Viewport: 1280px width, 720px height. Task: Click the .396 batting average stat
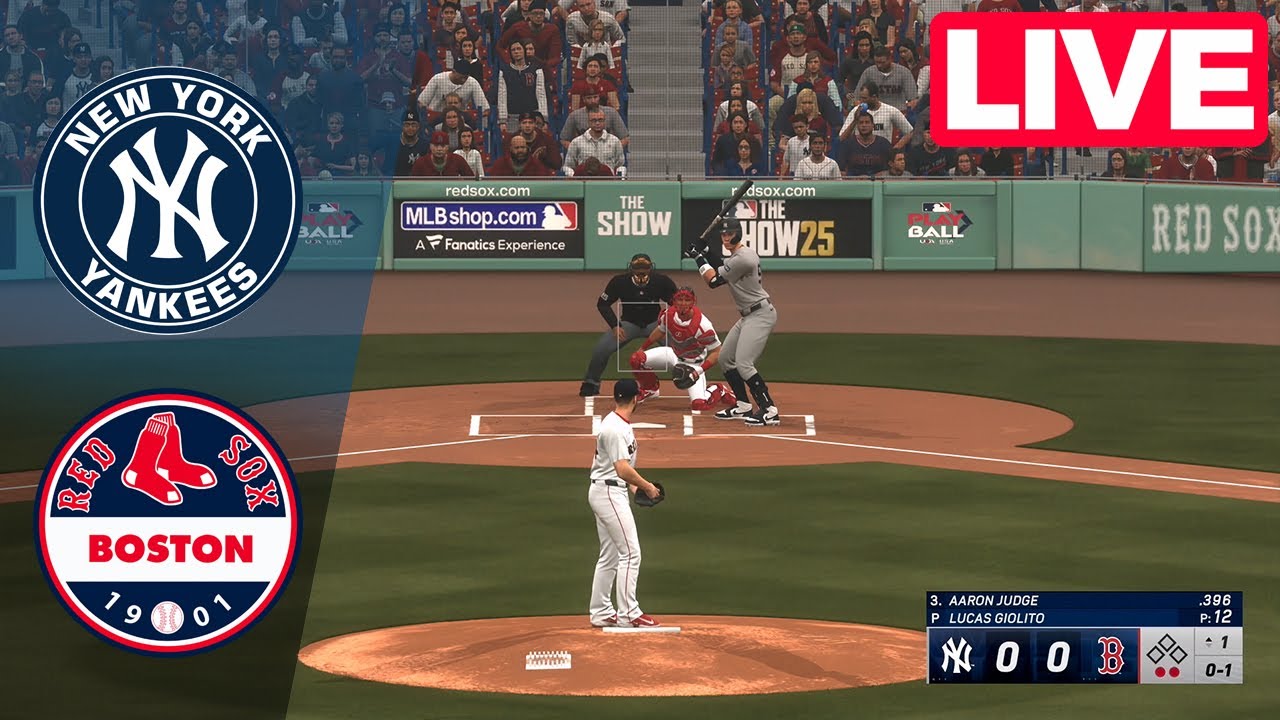click(x=1215, y=600)
